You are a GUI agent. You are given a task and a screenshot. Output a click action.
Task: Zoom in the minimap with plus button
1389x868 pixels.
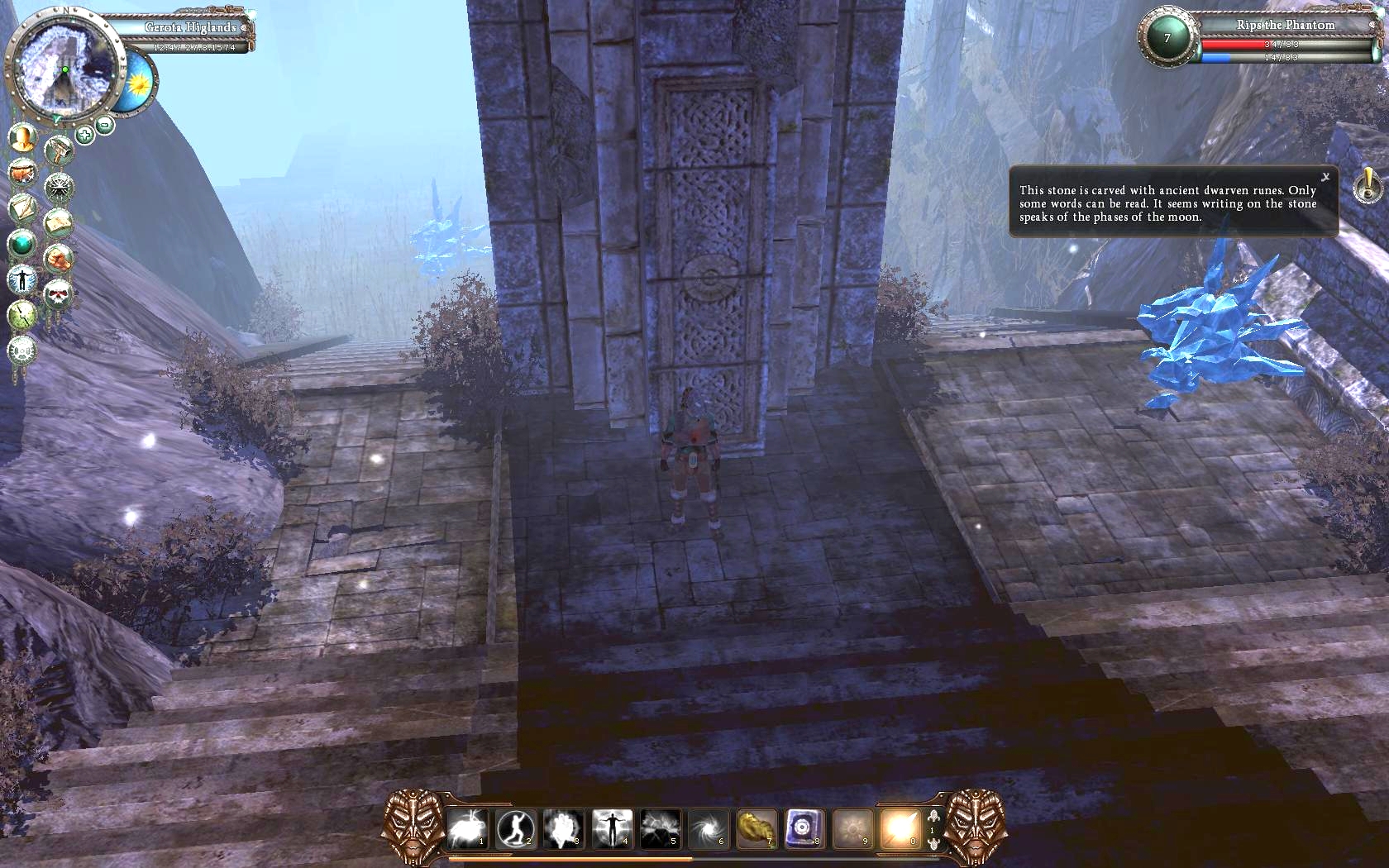[x=84, y=135]
